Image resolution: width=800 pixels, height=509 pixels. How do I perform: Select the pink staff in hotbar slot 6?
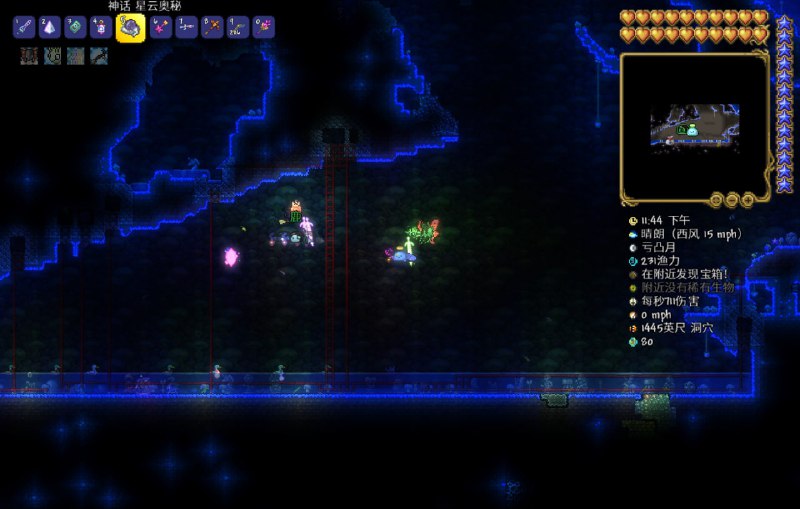(160, 27)
